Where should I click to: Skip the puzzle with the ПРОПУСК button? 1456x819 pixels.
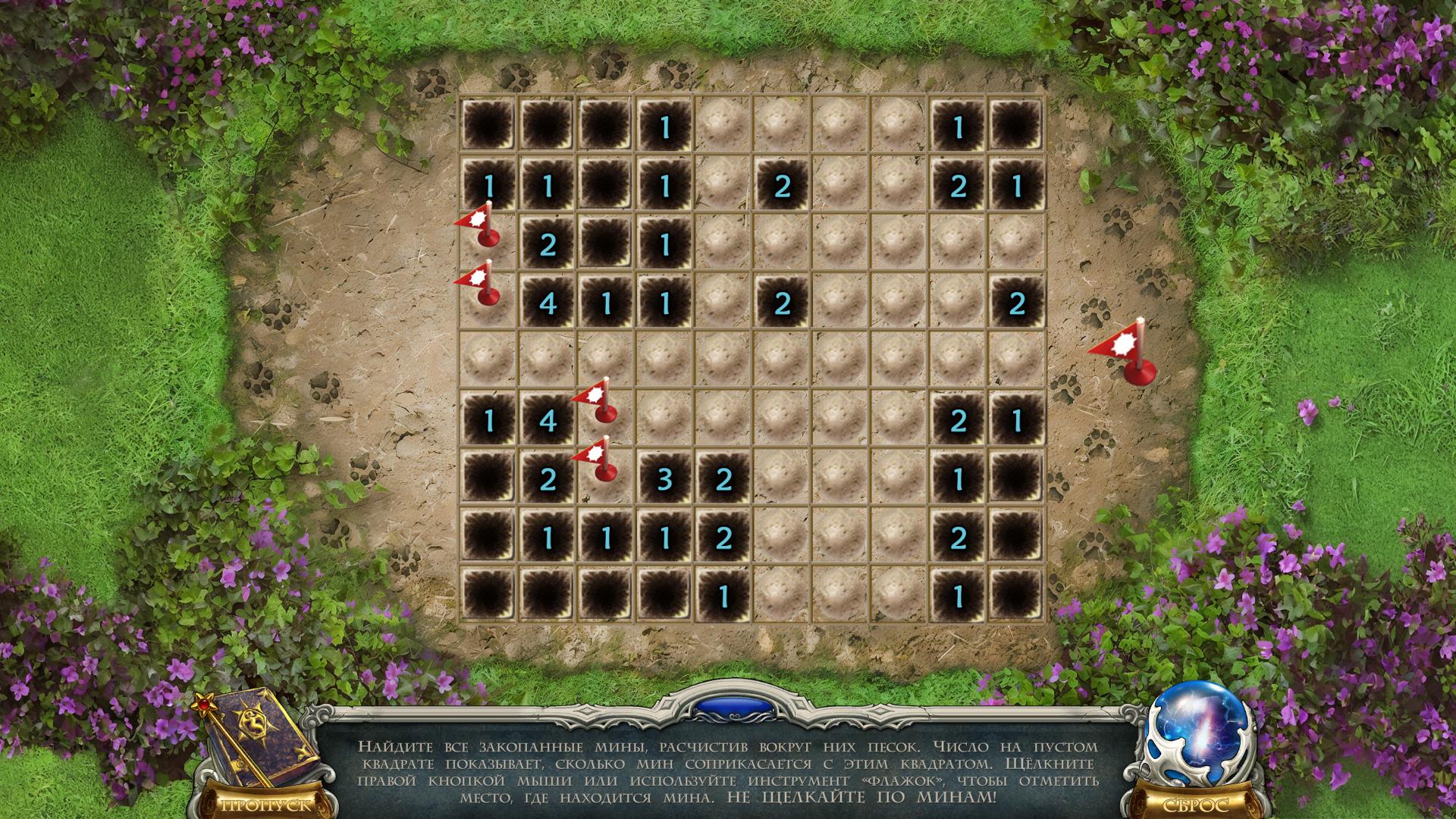[x=265, y=804]
